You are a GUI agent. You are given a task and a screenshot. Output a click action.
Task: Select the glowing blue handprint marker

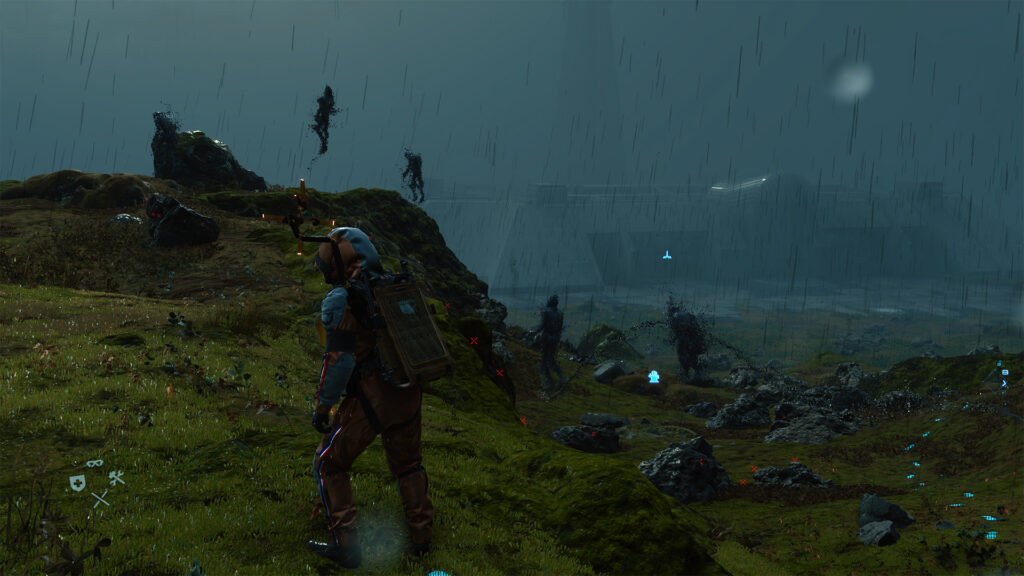click(654, 377)
